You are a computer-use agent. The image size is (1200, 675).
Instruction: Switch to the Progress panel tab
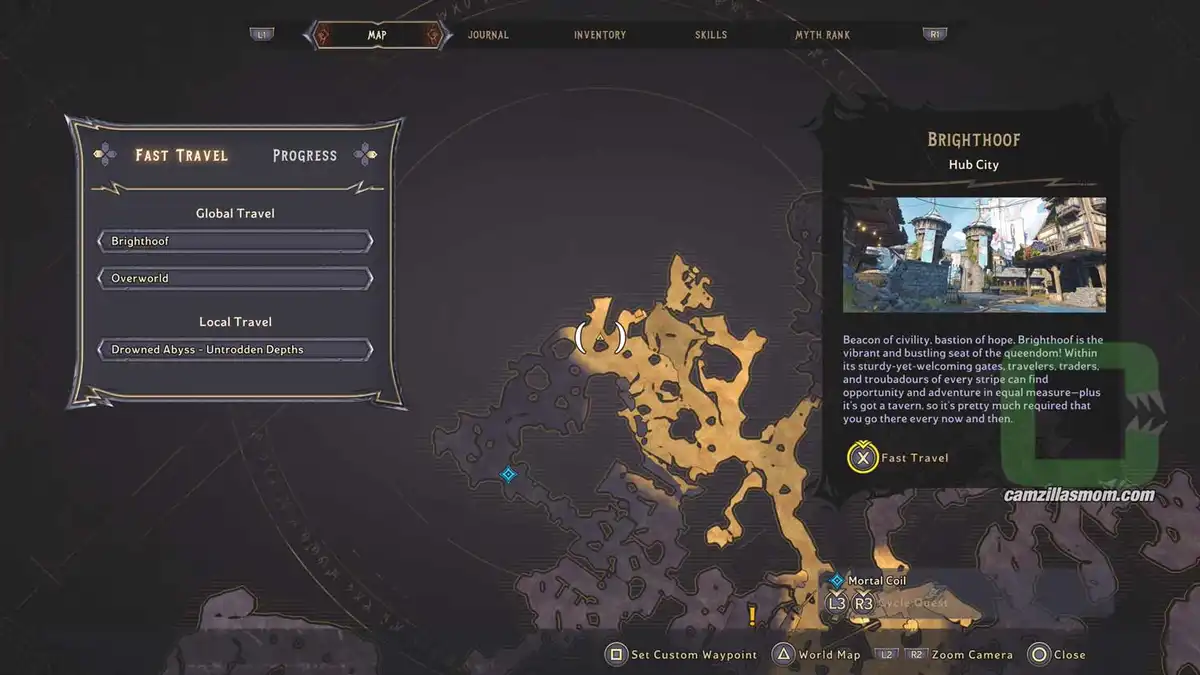tap(305, 155)
